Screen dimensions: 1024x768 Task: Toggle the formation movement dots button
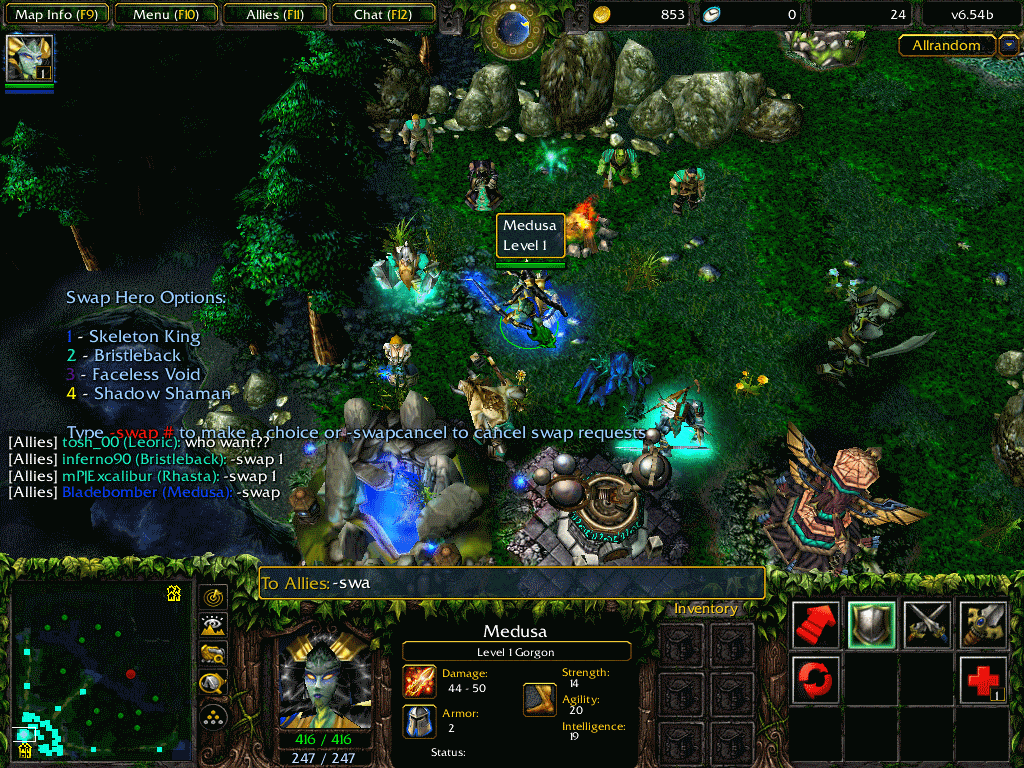point(213,716)
